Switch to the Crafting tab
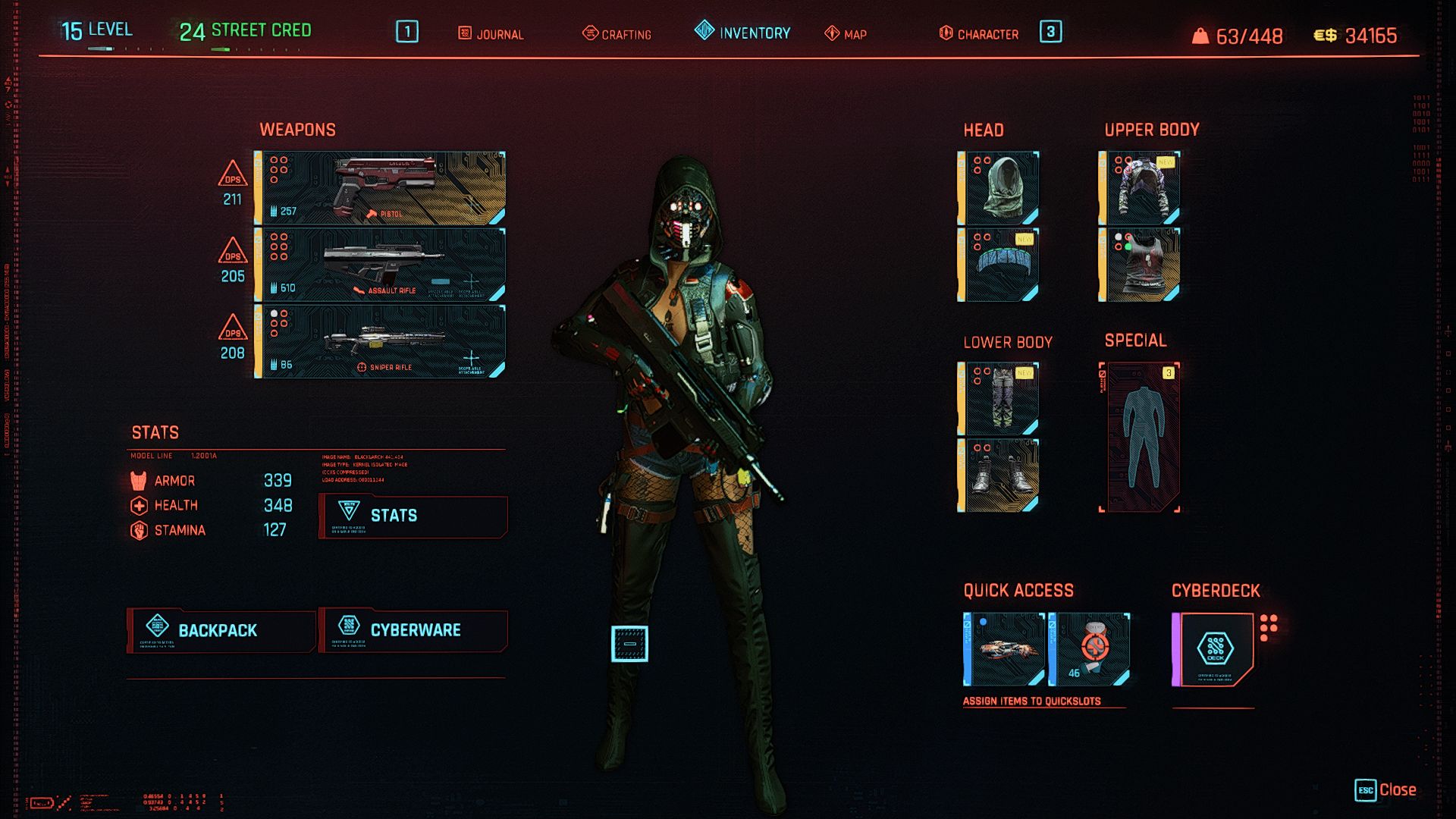This screenshot has height=819, width=1456. 617,34
